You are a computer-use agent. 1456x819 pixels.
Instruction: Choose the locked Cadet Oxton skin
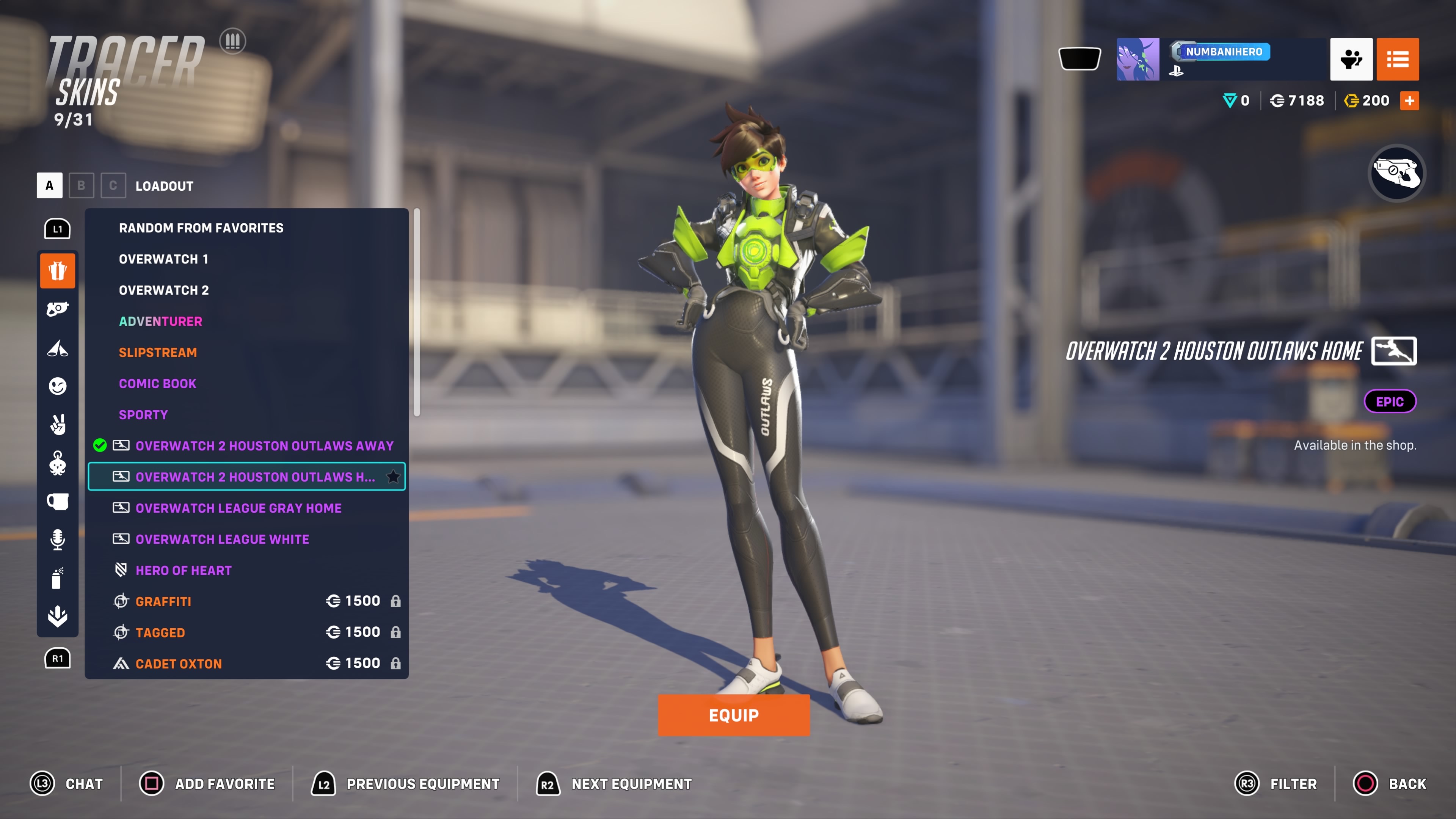pyautogui.click(x=178, y=664)
